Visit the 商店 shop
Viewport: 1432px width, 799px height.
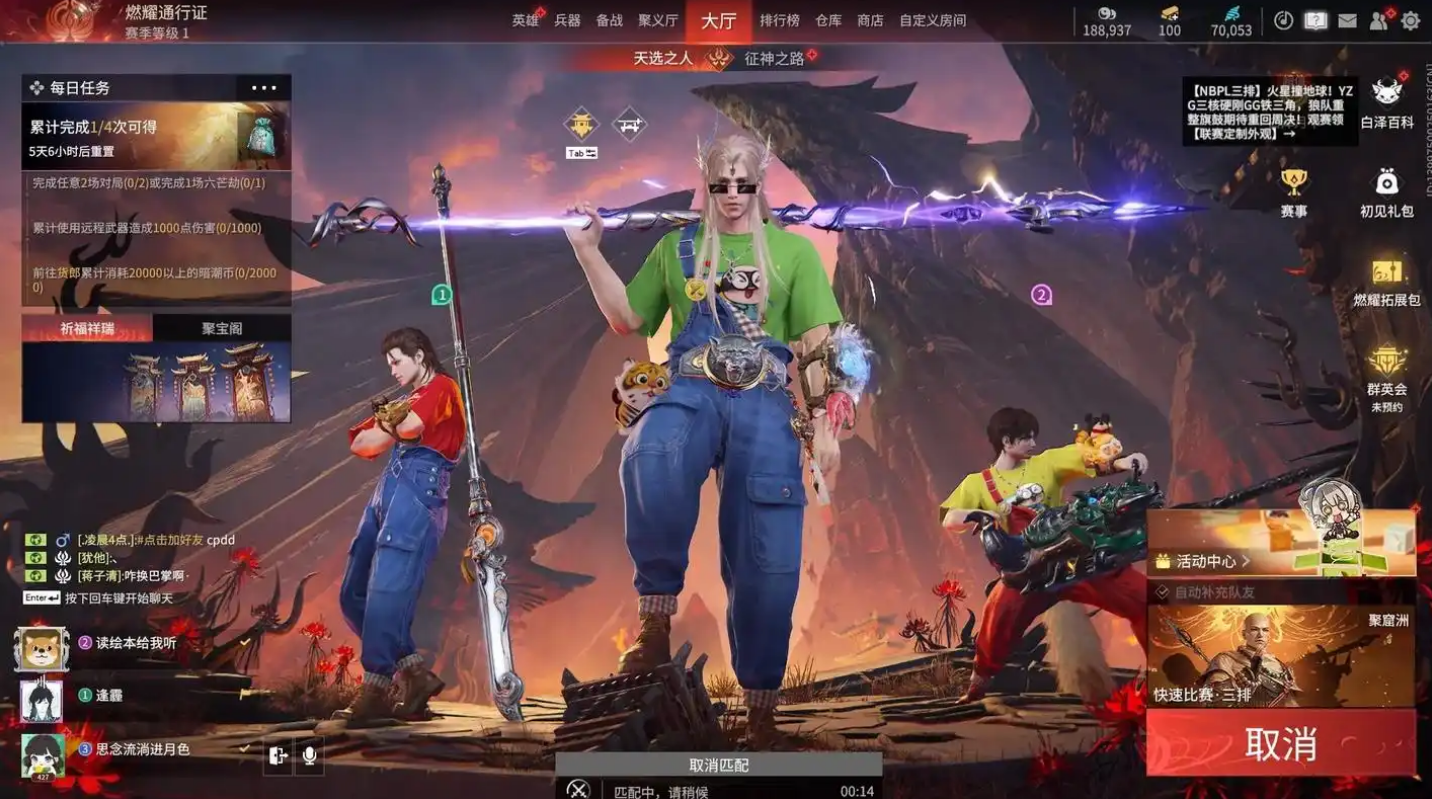tap(870, 20)
